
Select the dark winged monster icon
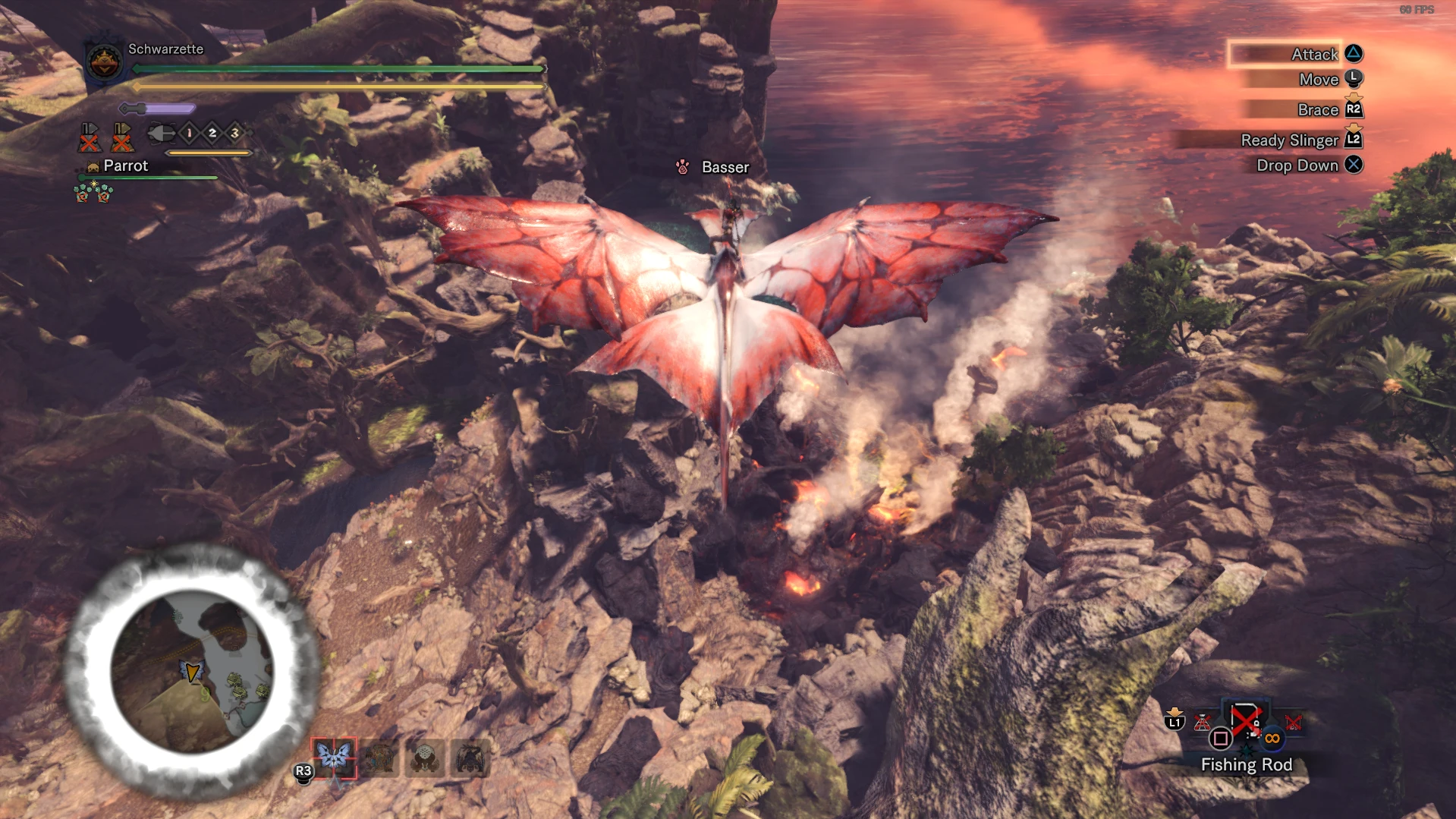tap(470, 758)
